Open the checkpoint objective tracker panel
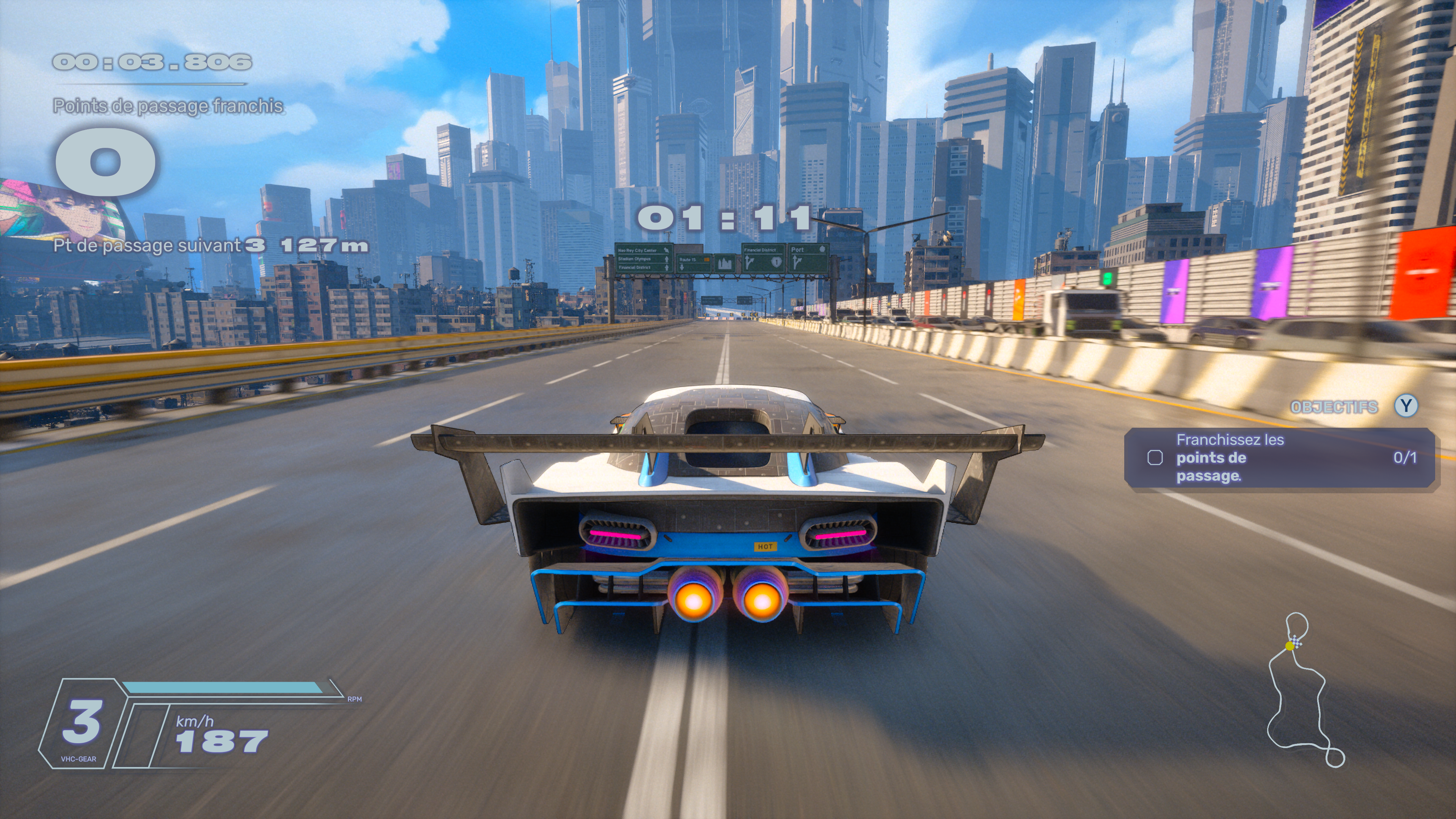This screenshot has height=819, width=1456. (1280, 458)
